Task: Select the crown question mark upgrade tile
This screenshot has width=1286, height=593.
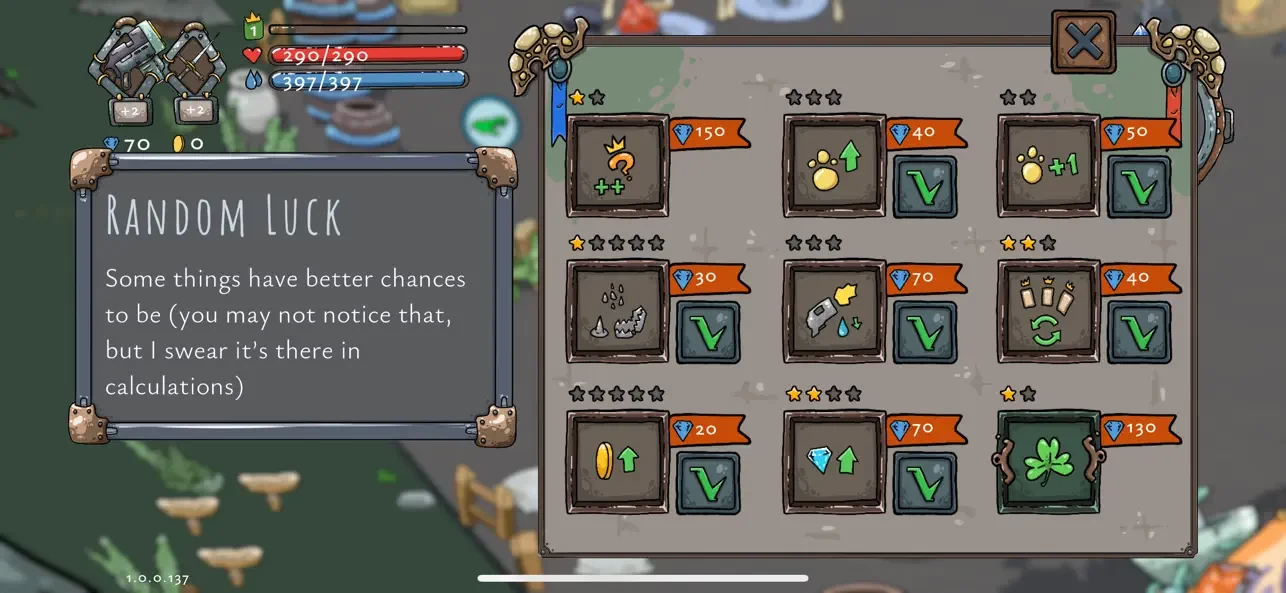Action: click(617, 165)
